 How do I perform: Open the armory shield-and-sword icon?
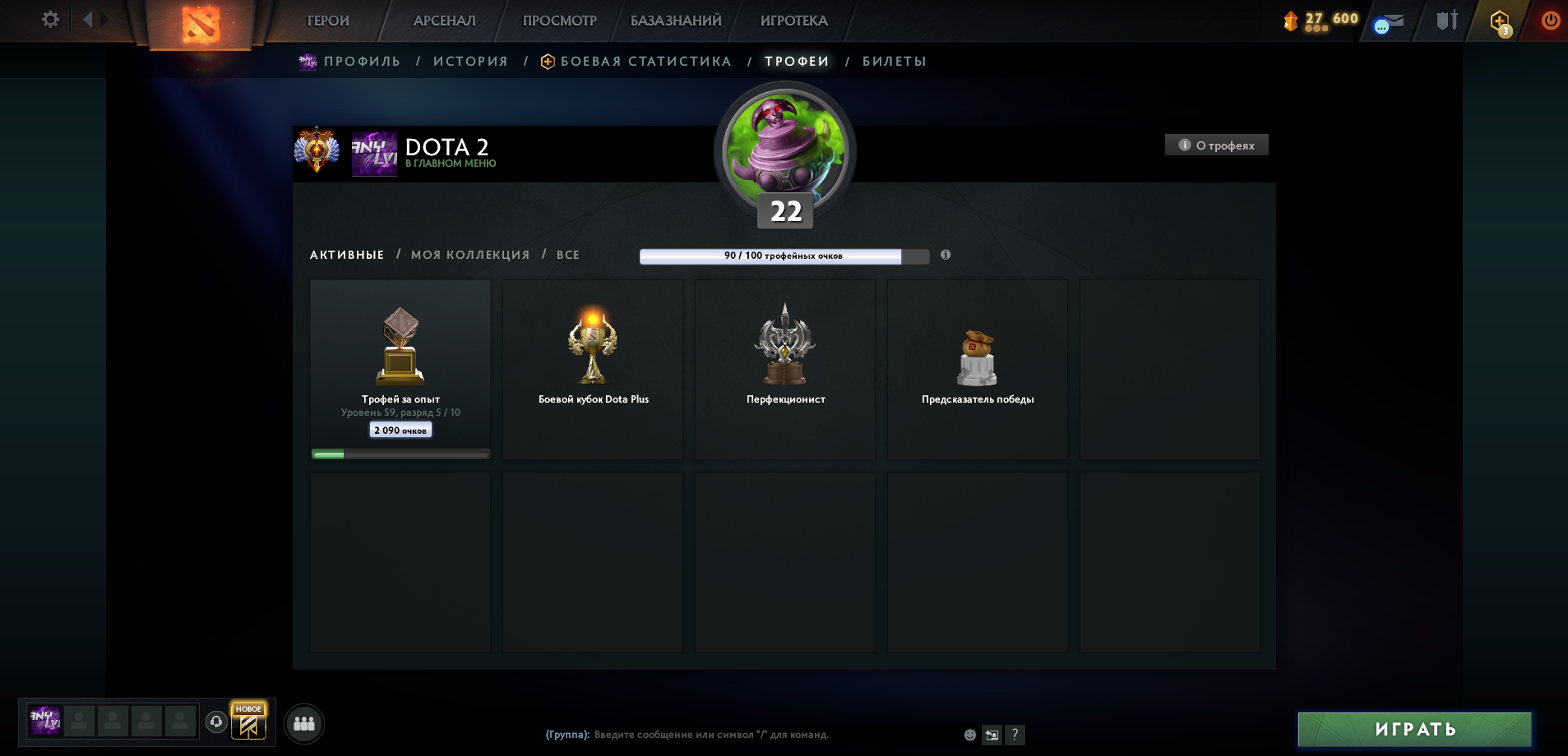tap(1446, 21)
